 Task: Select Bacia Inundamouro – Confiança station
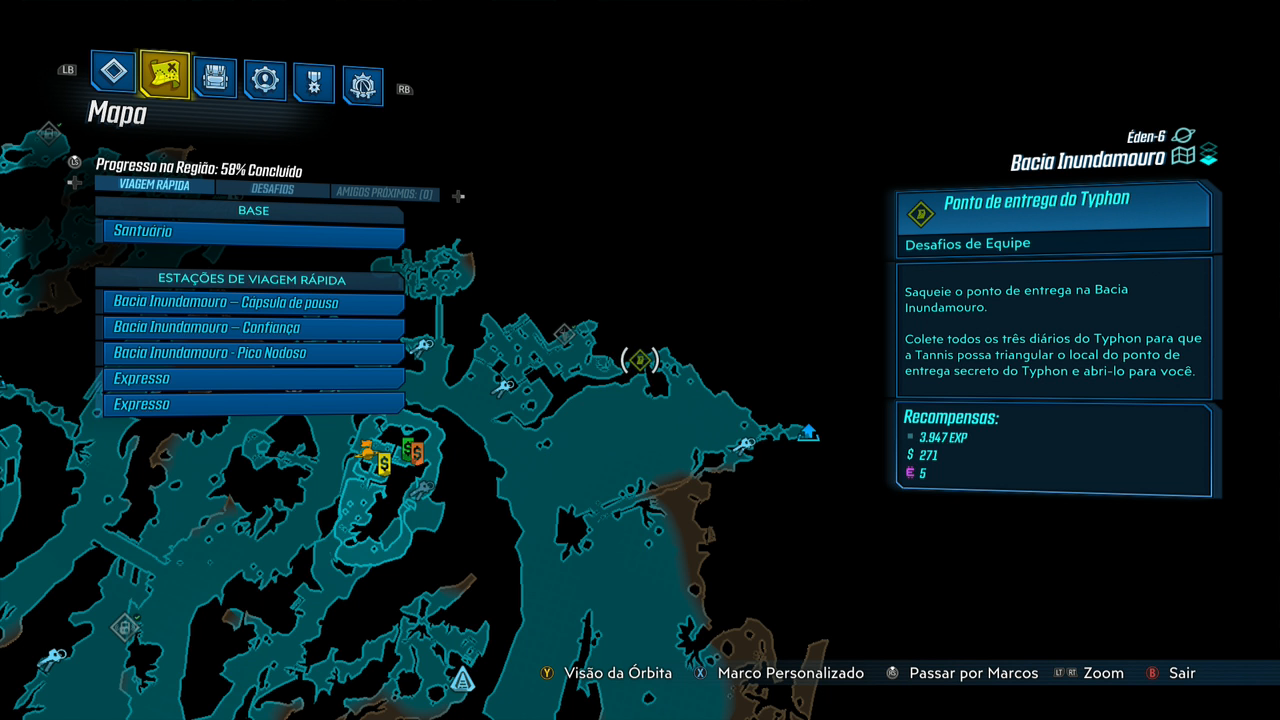[253, 328]
